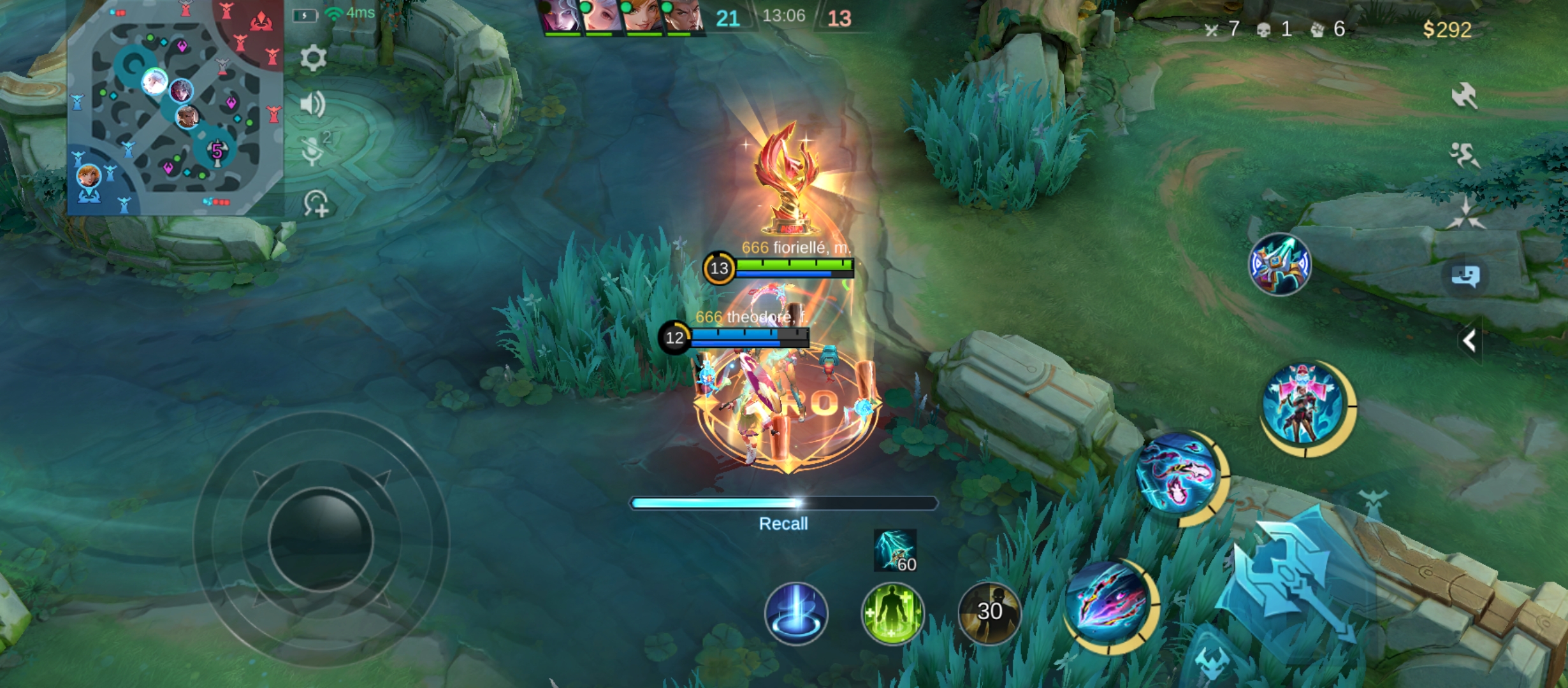Open the quick chat speech bubble

click(x=1465, y=276)
